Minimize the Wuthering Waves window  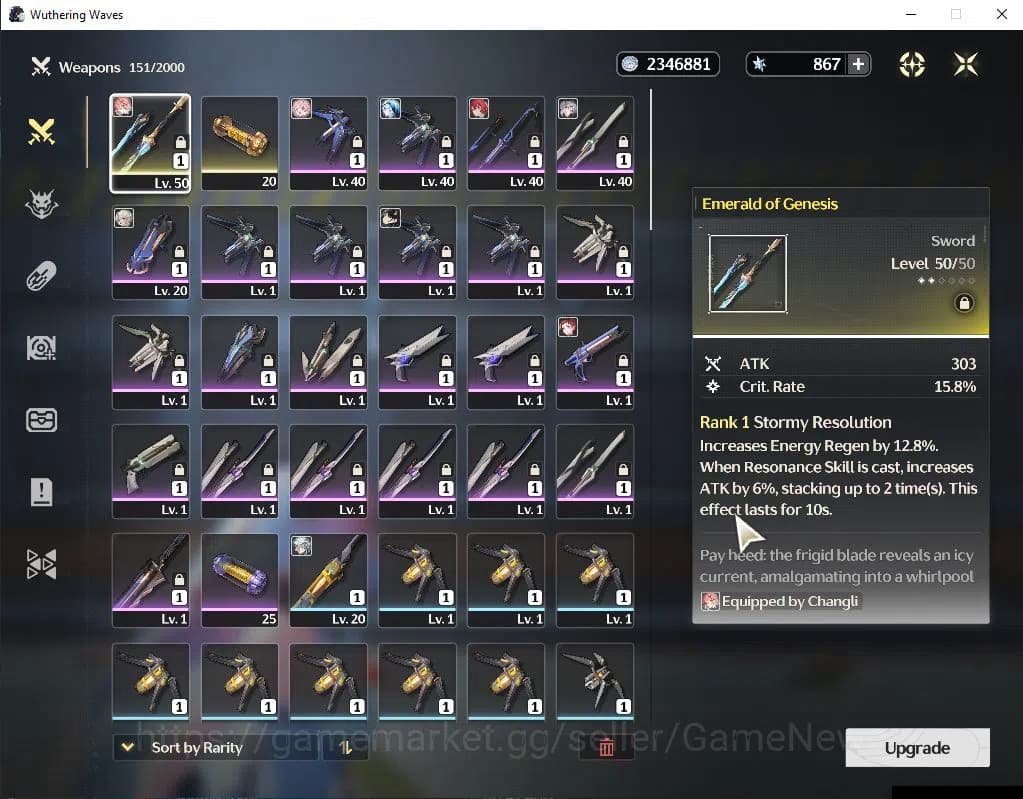(x=911, y=14)
